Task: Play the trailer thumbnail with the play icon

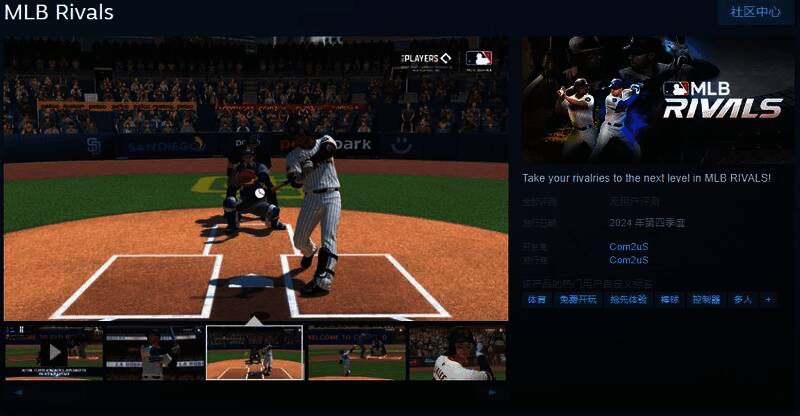Action: point(54,352)
